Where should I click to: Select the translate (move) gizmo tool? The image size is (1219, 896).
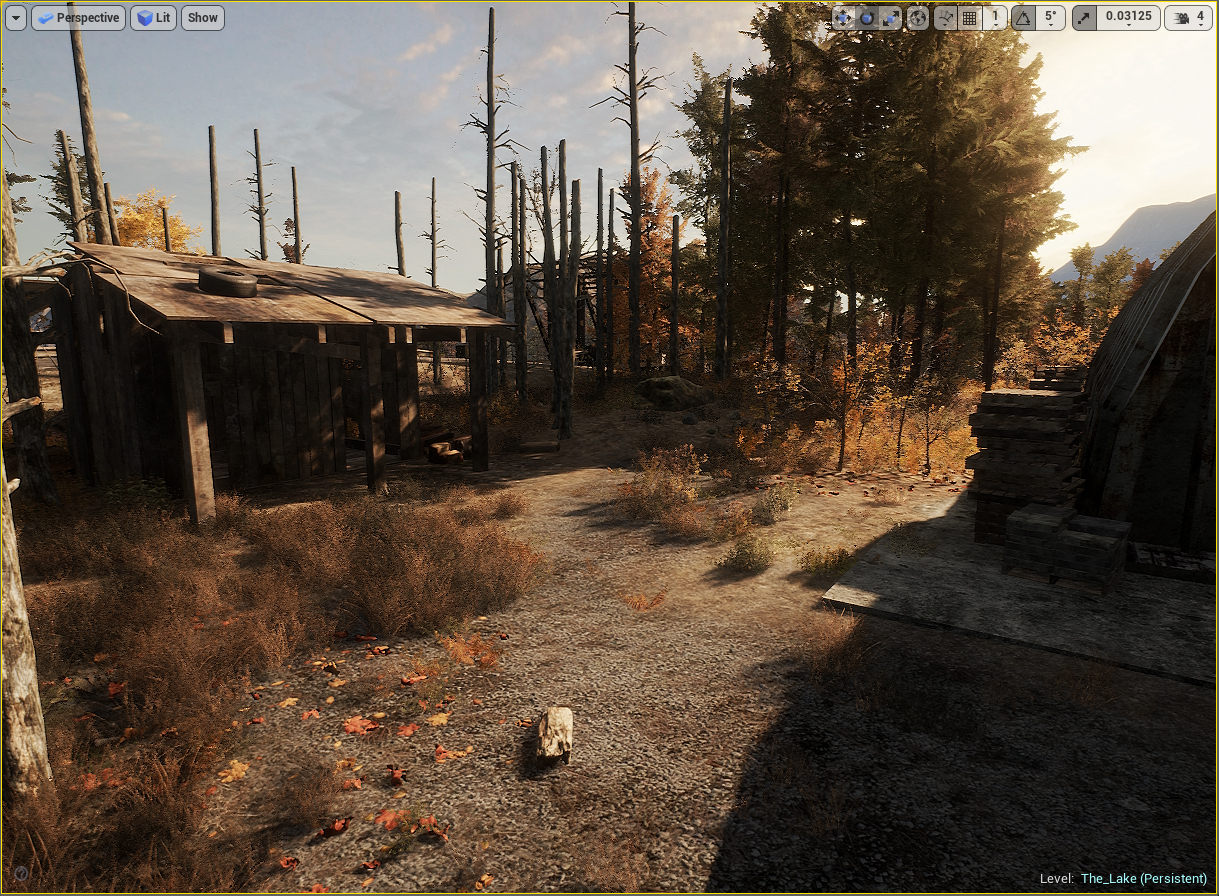click(843, 17)
